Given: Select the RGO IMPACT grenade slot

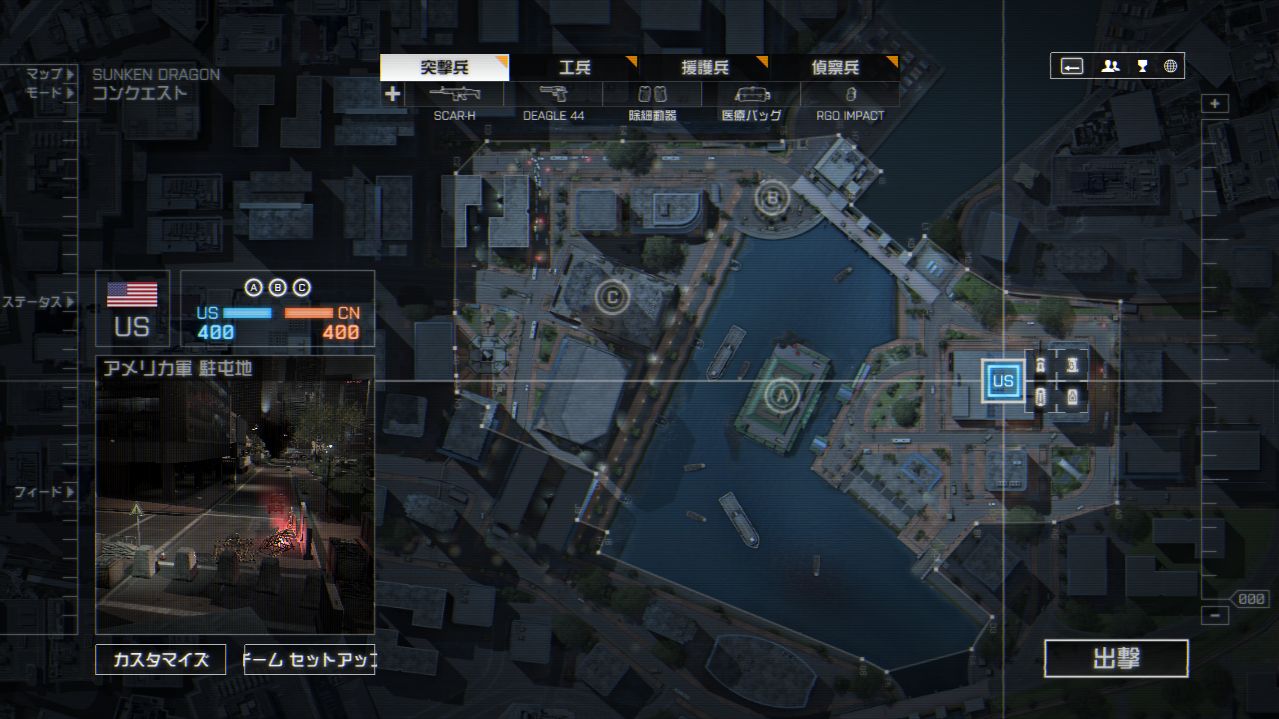Looking at the screenshot, I should [x=850, y=95].
